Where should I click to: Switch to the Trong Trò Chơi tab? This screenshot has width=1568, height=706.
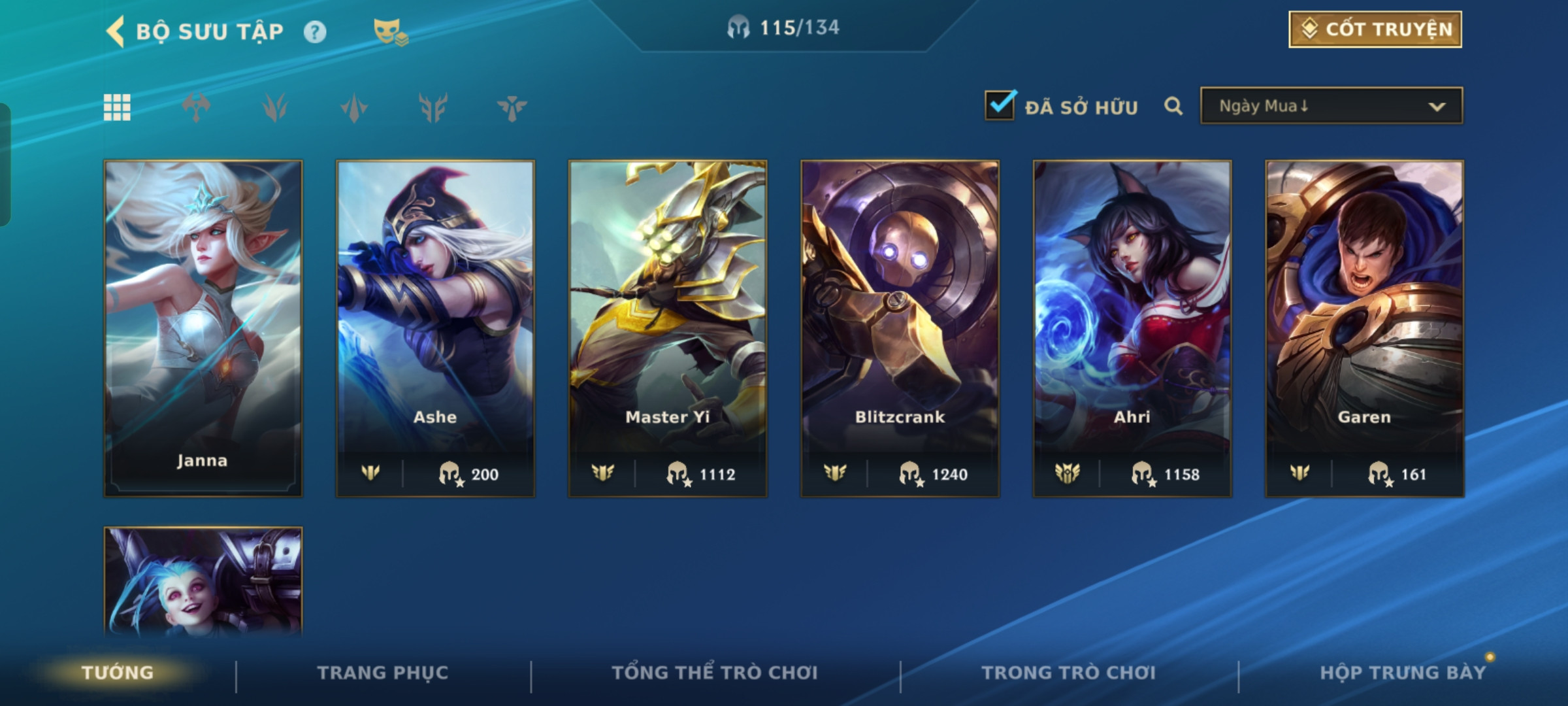tap(1069, 673)
